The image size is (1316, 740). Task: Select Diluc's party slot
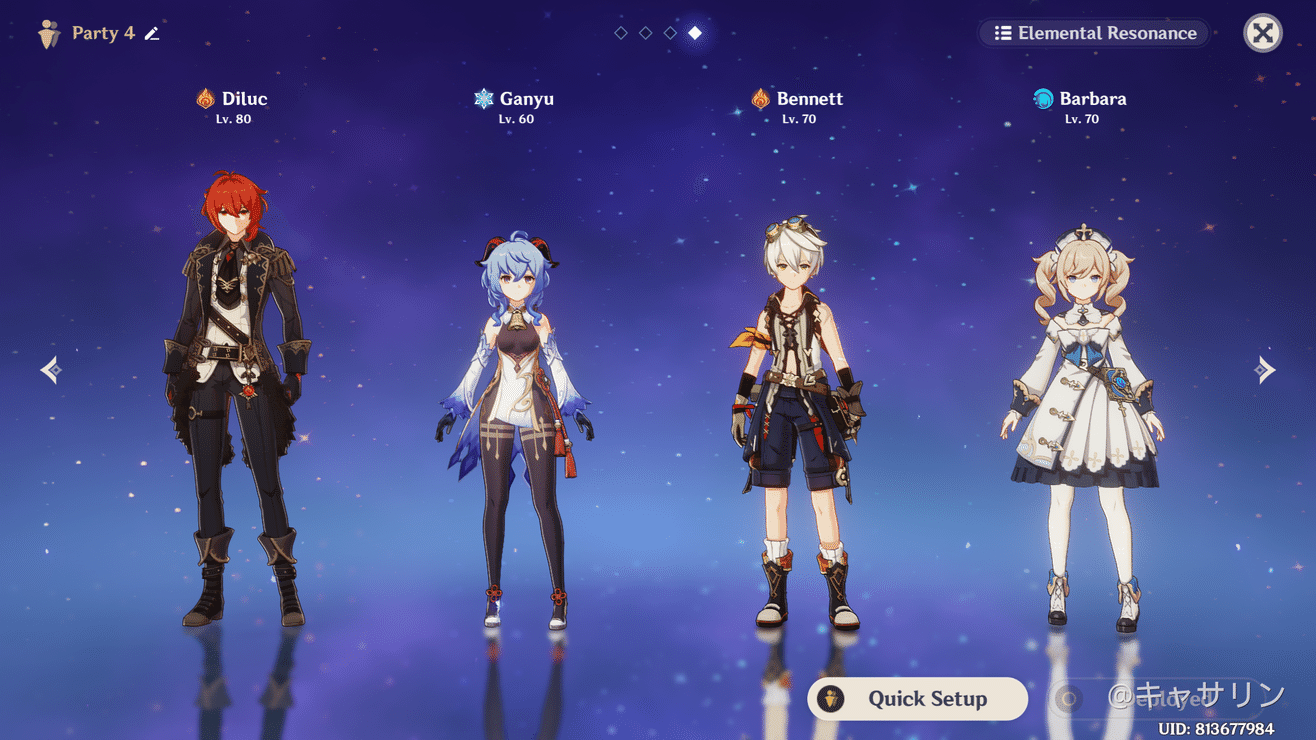236,400
